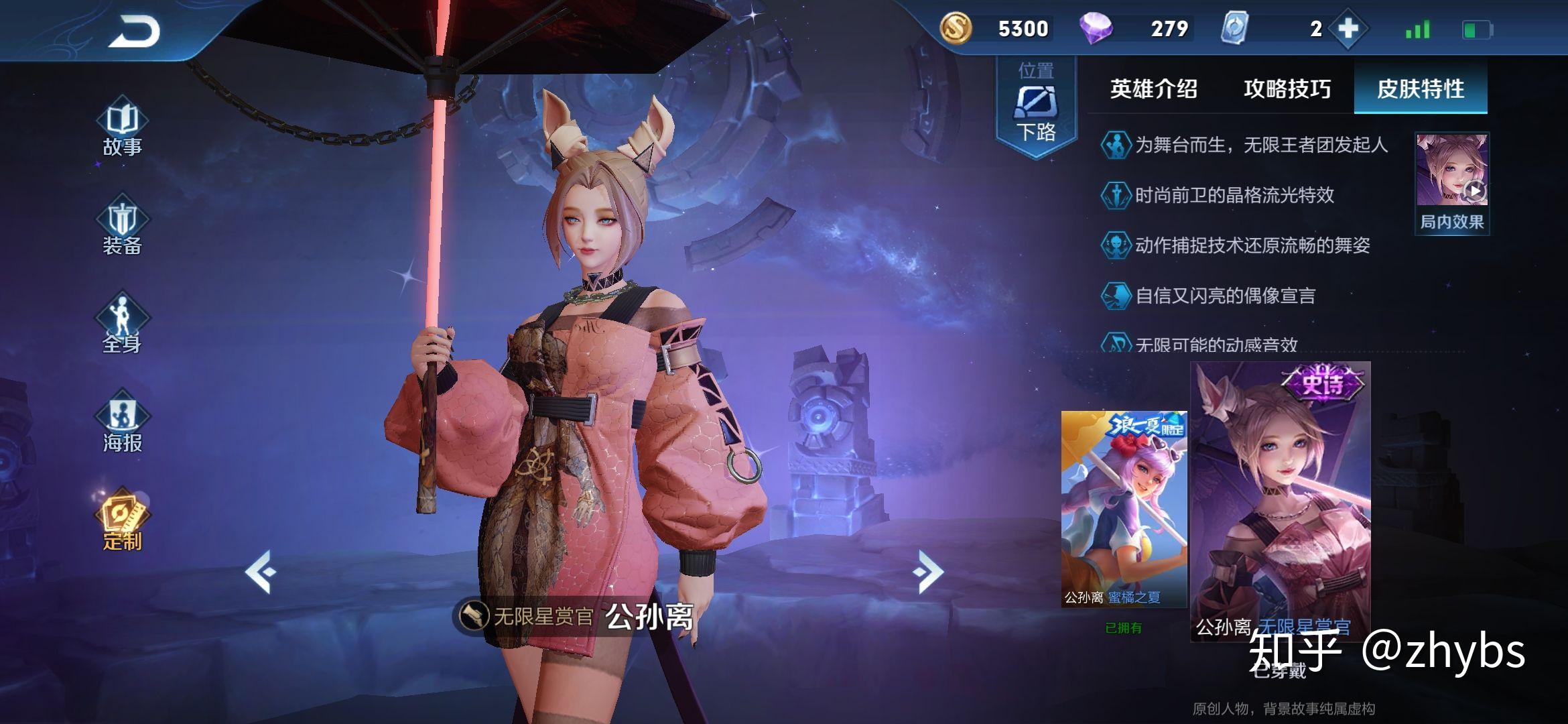Click the right arrow to view next skin
This screenshot has height=724, width=1568.
929,572
